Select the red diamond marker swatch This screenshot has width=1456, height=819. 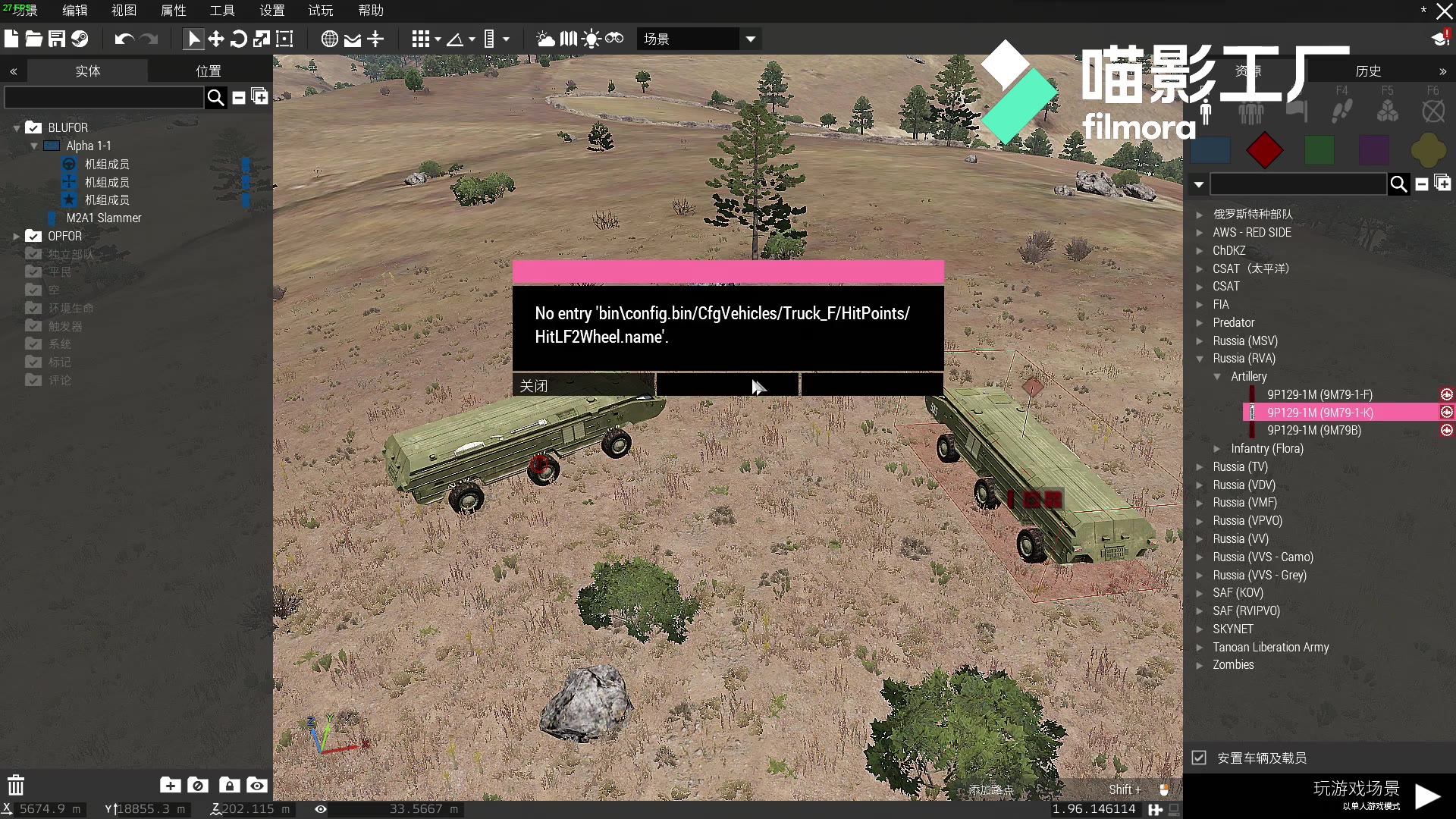1264,150
